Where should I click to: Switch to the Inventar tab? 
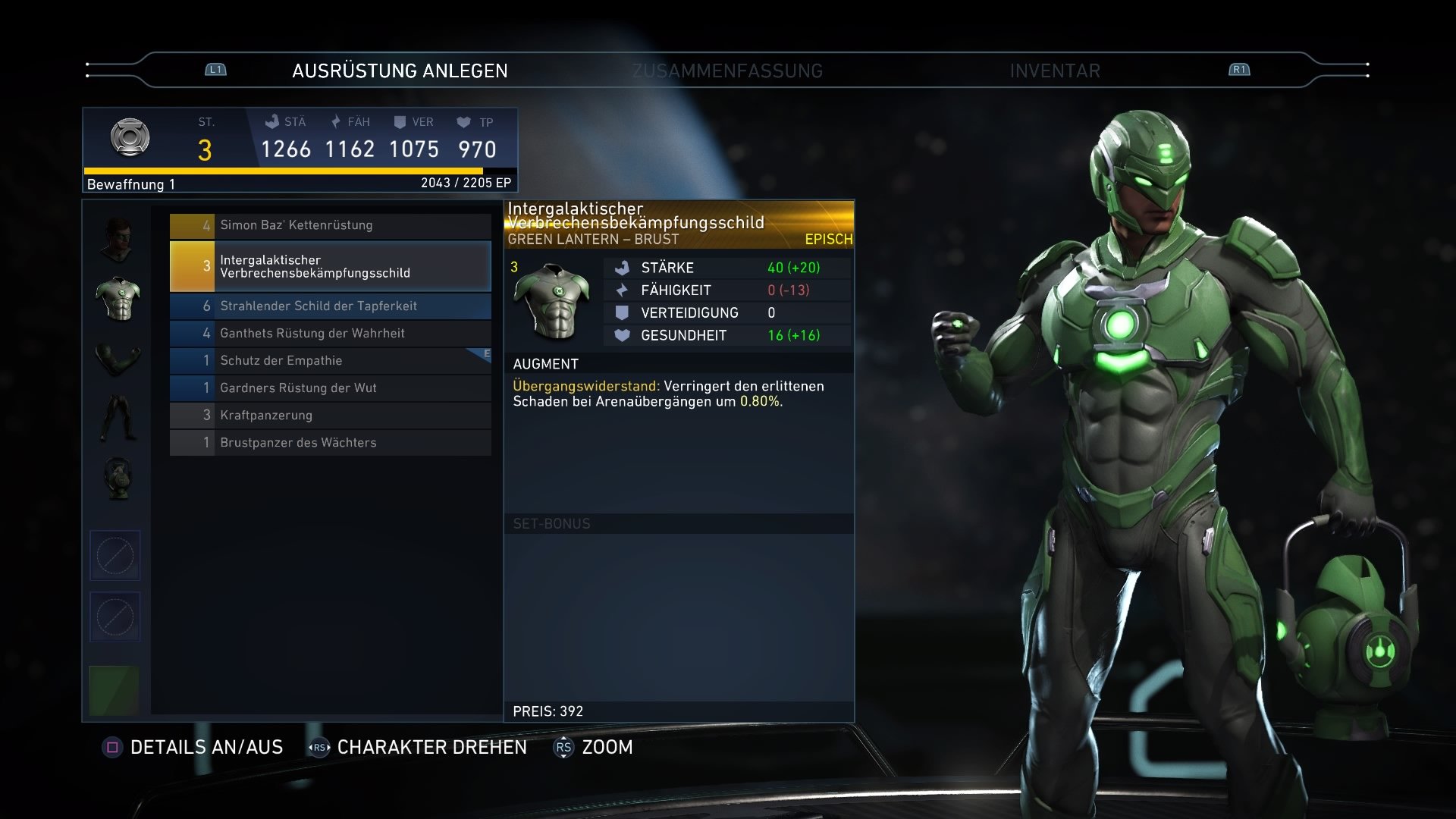[x=1054, y=71]
